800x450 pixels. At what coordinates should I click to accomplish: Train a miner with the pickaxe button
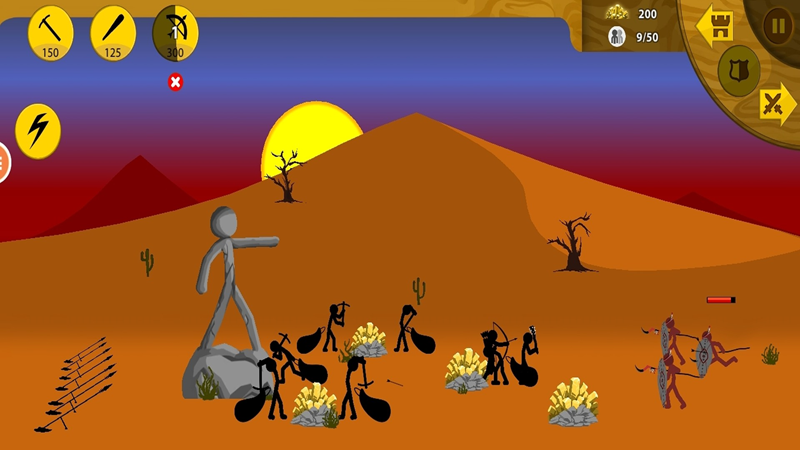[x=50, y=32]
